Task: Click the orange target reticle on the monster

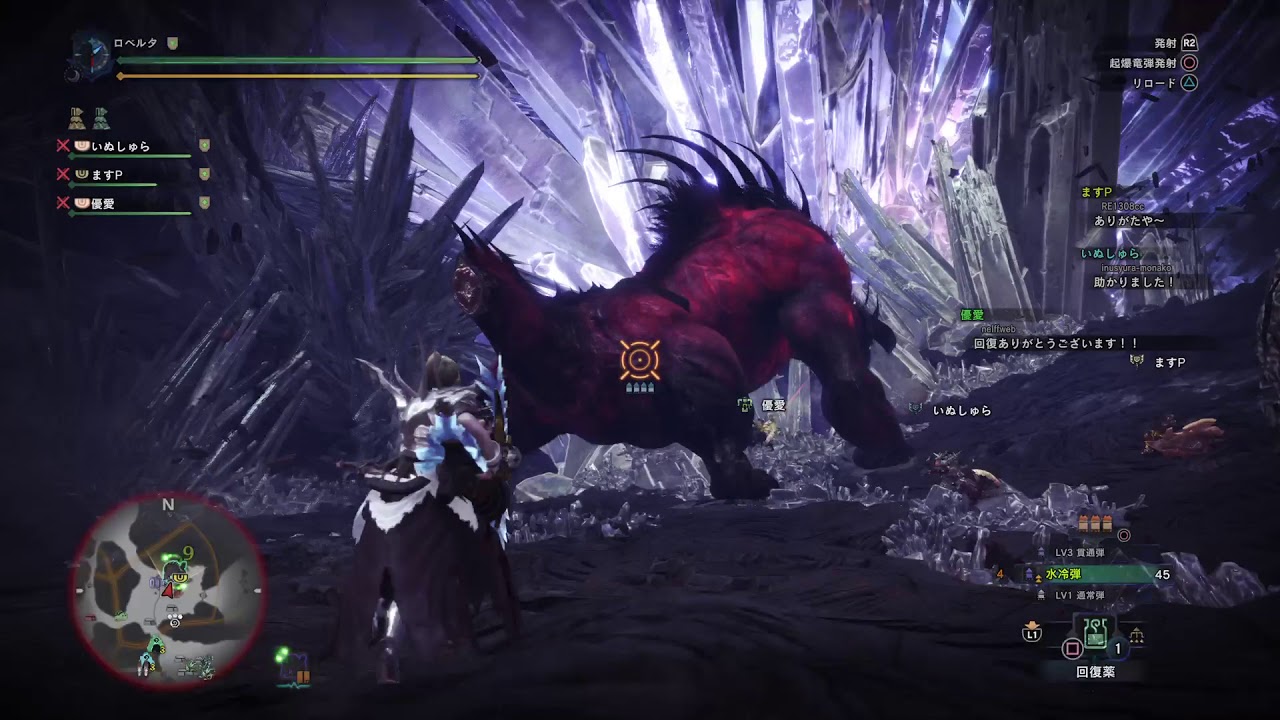Action: click(639, 359)
